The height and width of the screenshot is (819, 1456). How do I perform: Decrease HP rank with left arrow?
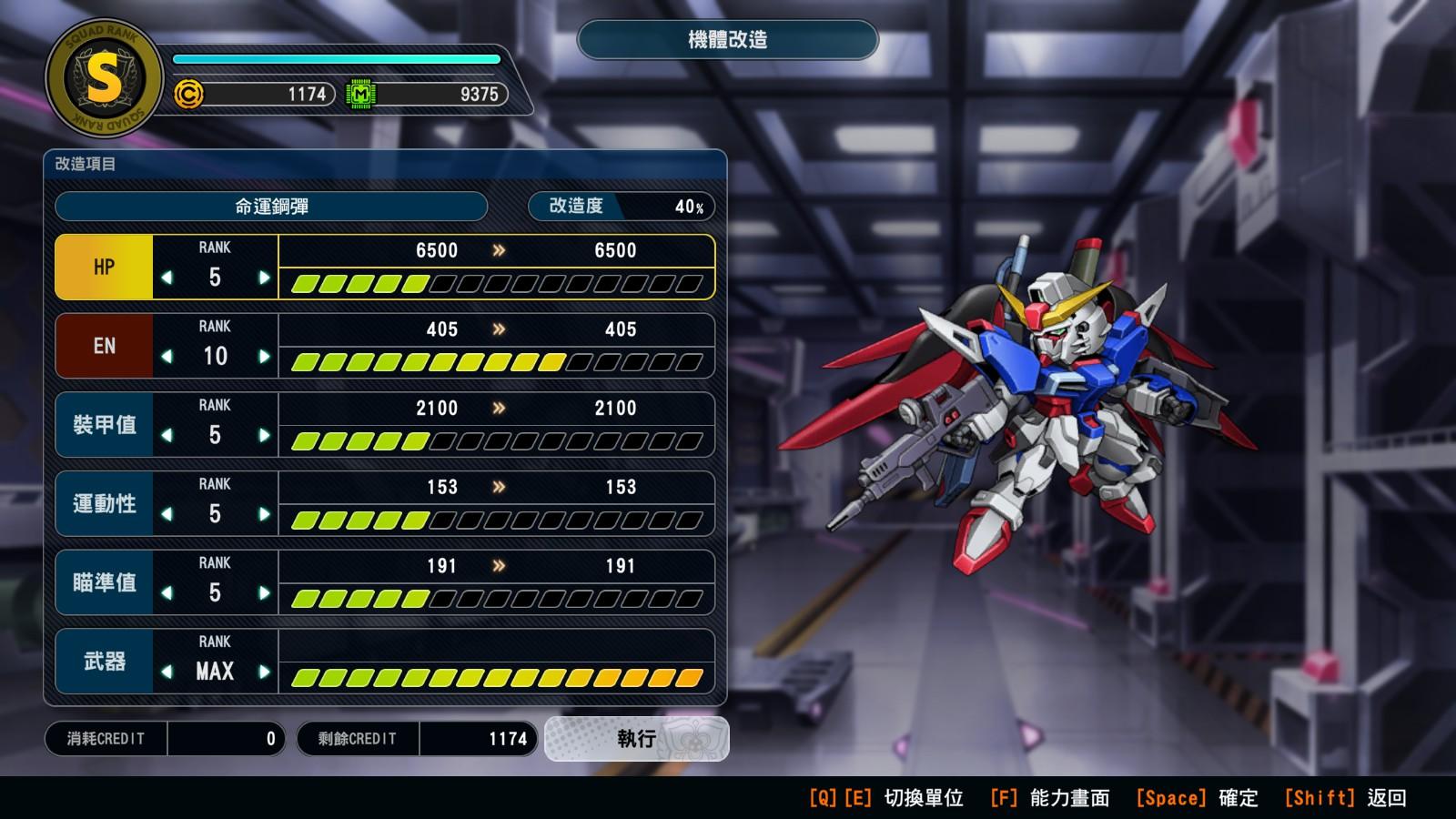click(167, 278)
